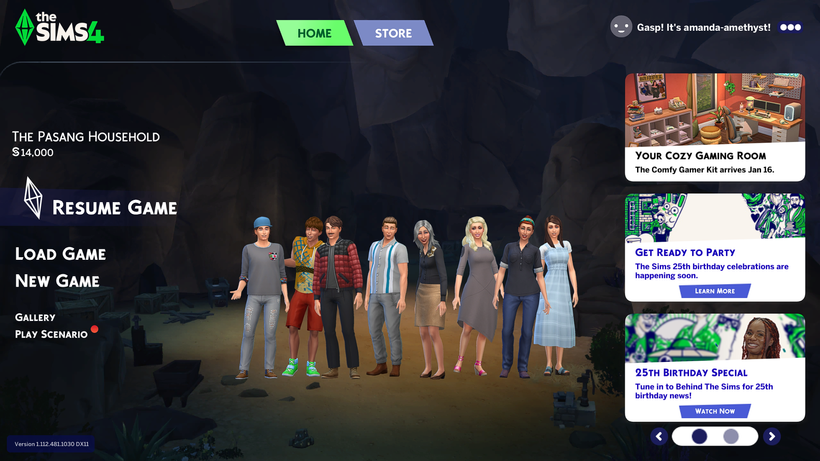Resume the Pasang Household game

(114, 207)
